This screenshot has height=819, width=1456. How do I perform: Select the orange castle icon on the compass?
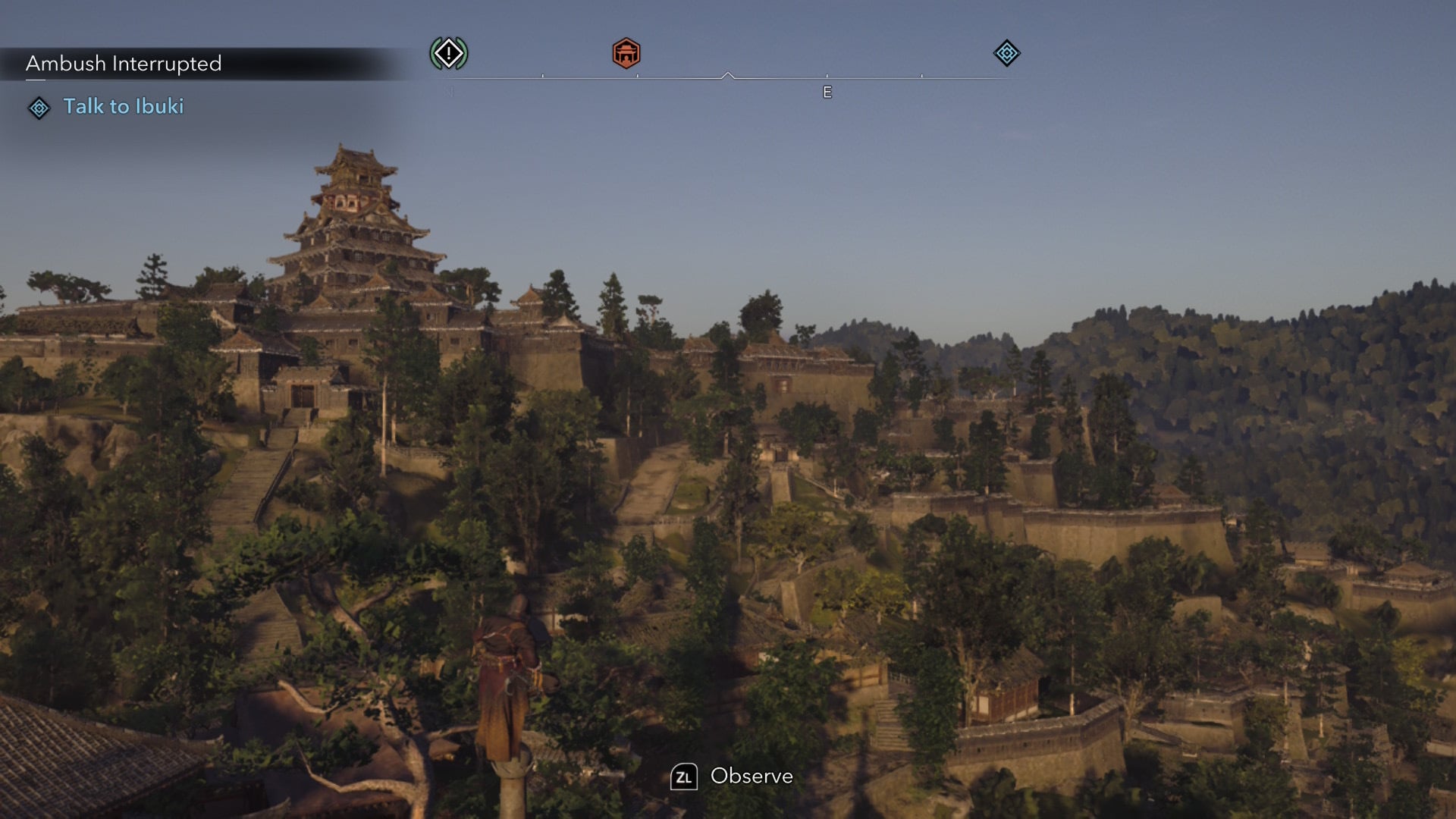625,54
